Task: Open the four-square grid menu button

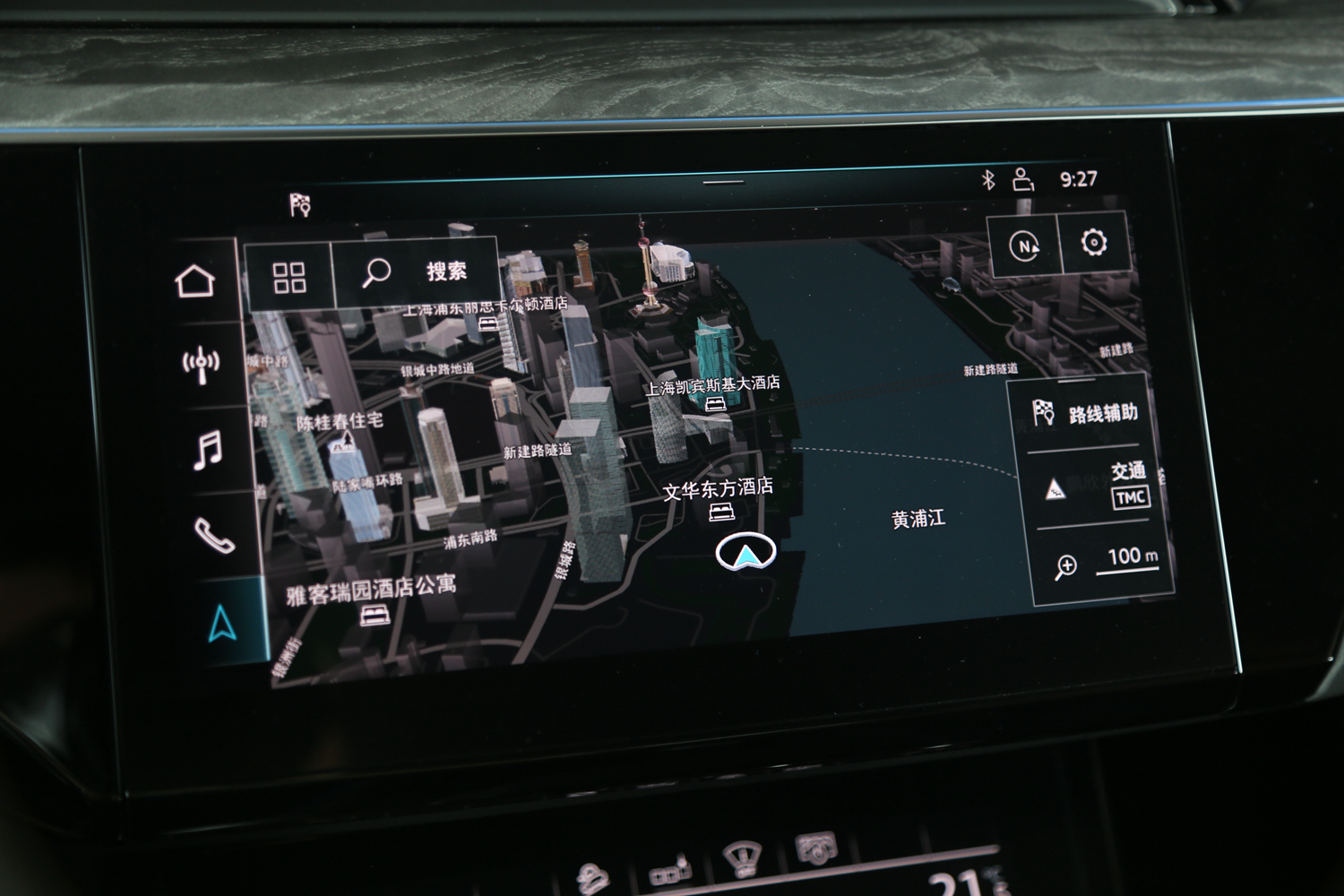Action: [x=289, y=277]
